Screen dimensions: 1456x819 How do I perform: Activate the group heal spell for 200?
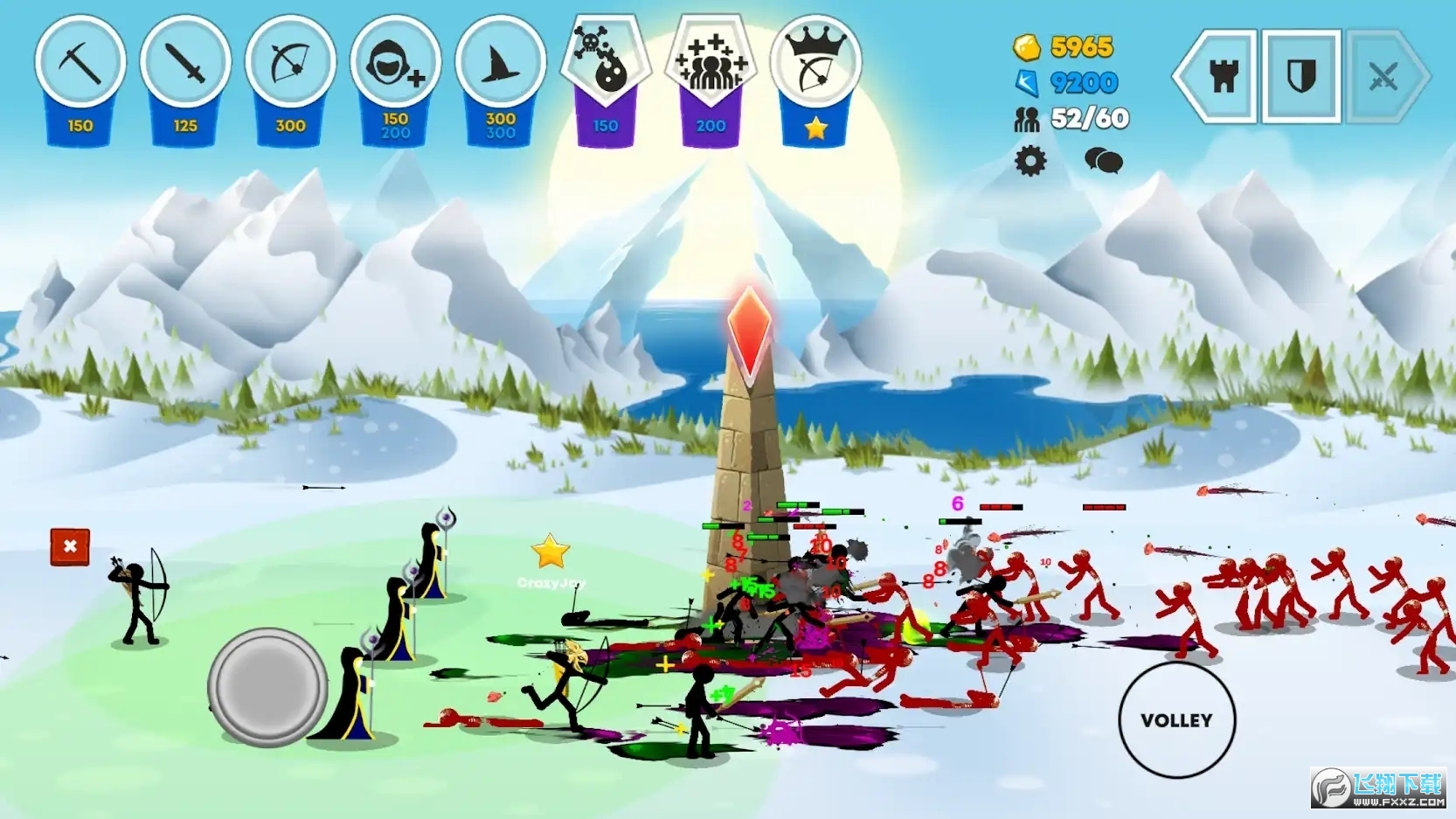(711, 63)
